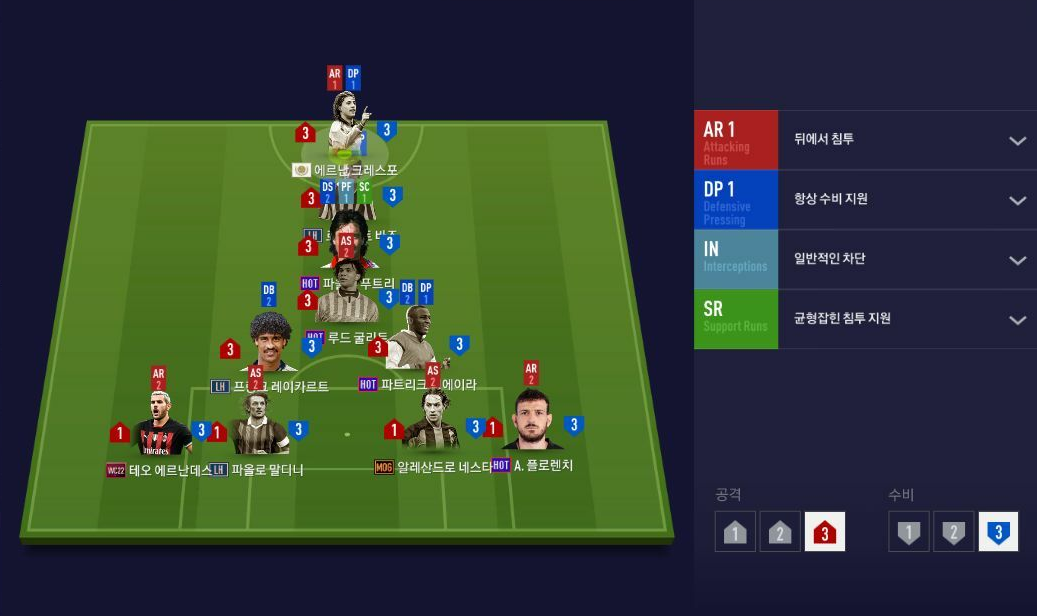Choose defense level 2

coord(953,532)
